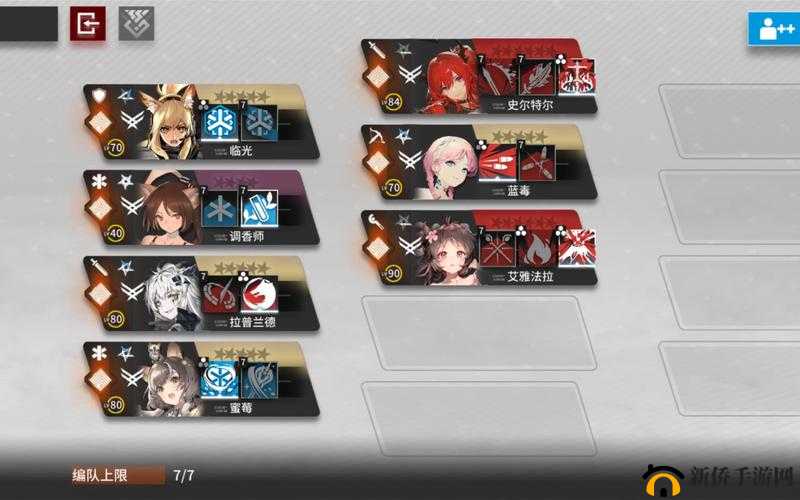Click the grey triangle emblem icon

pos(136,23)
